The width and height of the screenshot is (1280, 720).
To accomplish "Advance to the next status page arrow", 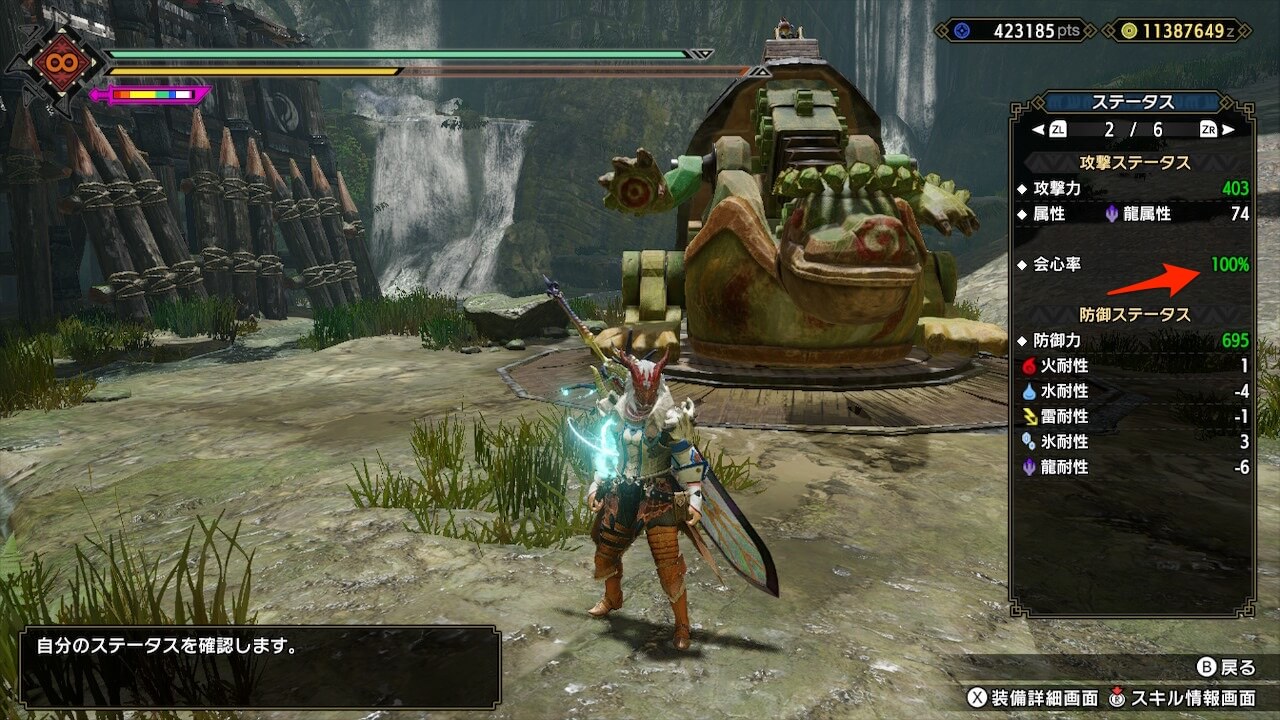I will tap(1228, 130).
